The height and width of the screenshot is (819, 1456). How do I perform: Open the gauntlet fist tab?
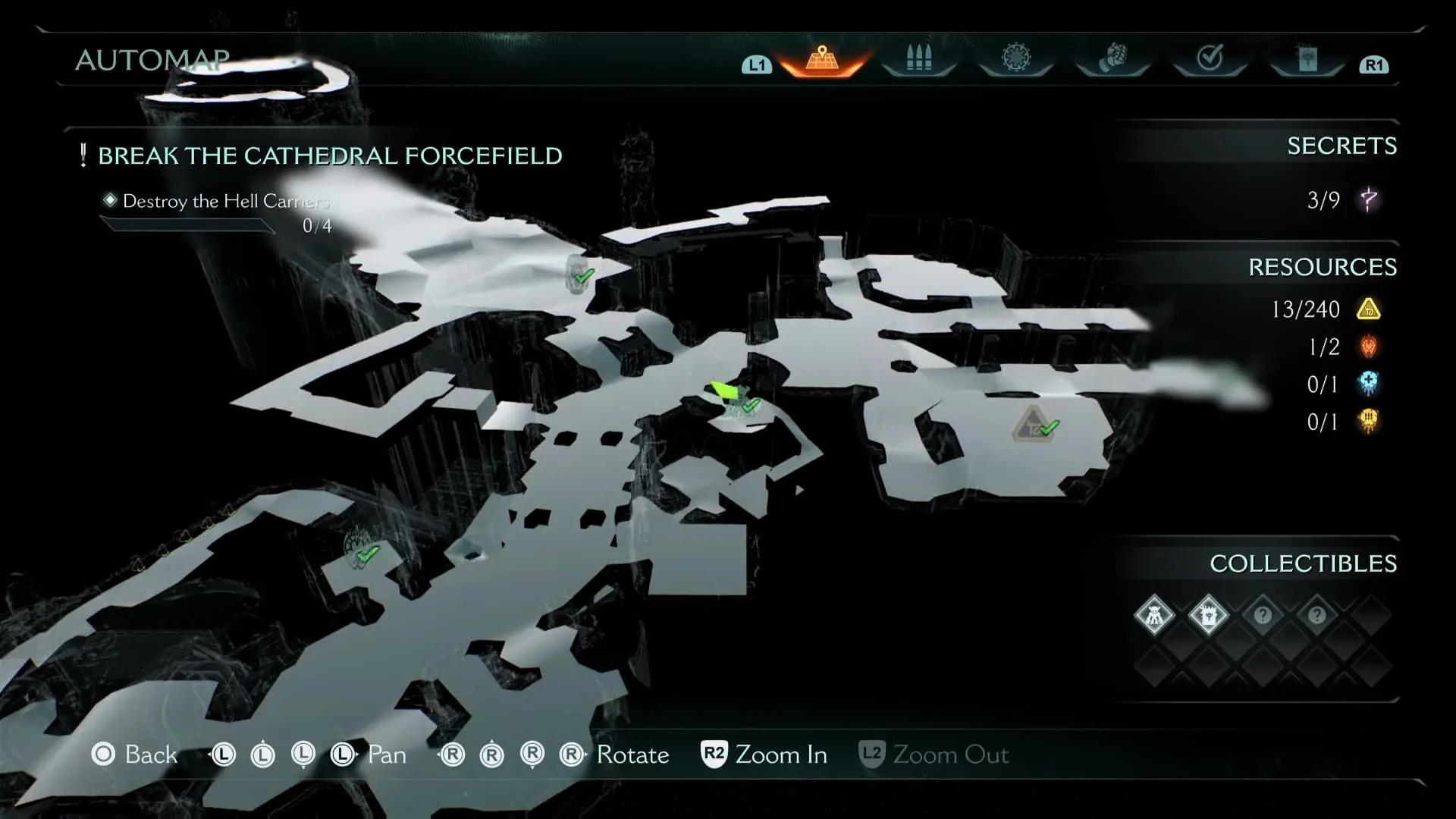1112,58
